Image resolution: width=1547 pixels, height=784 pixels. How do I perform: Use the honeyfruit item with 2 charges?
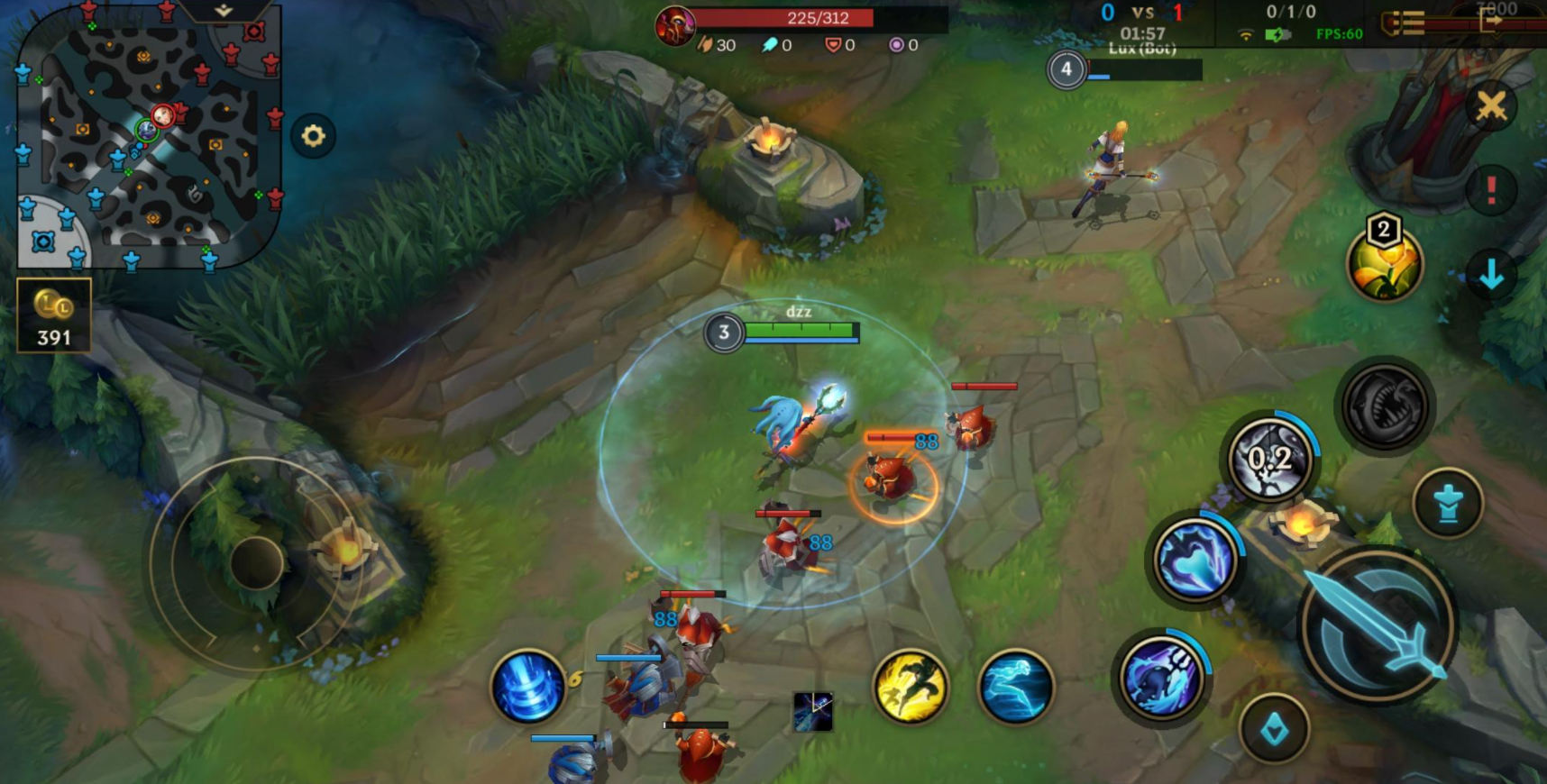1384,264
